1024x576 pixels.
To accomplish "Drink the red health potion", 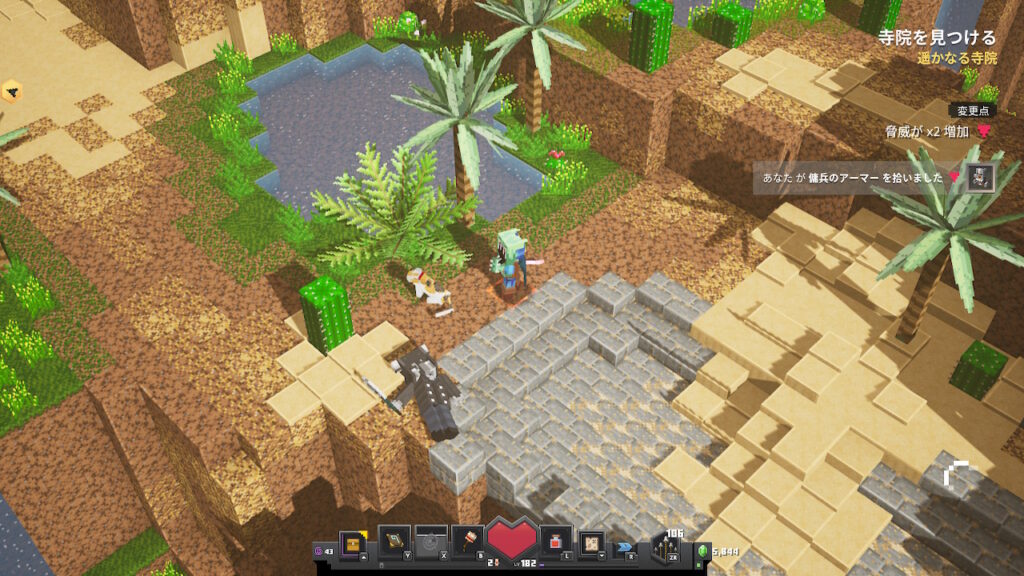I will point(557,541).
